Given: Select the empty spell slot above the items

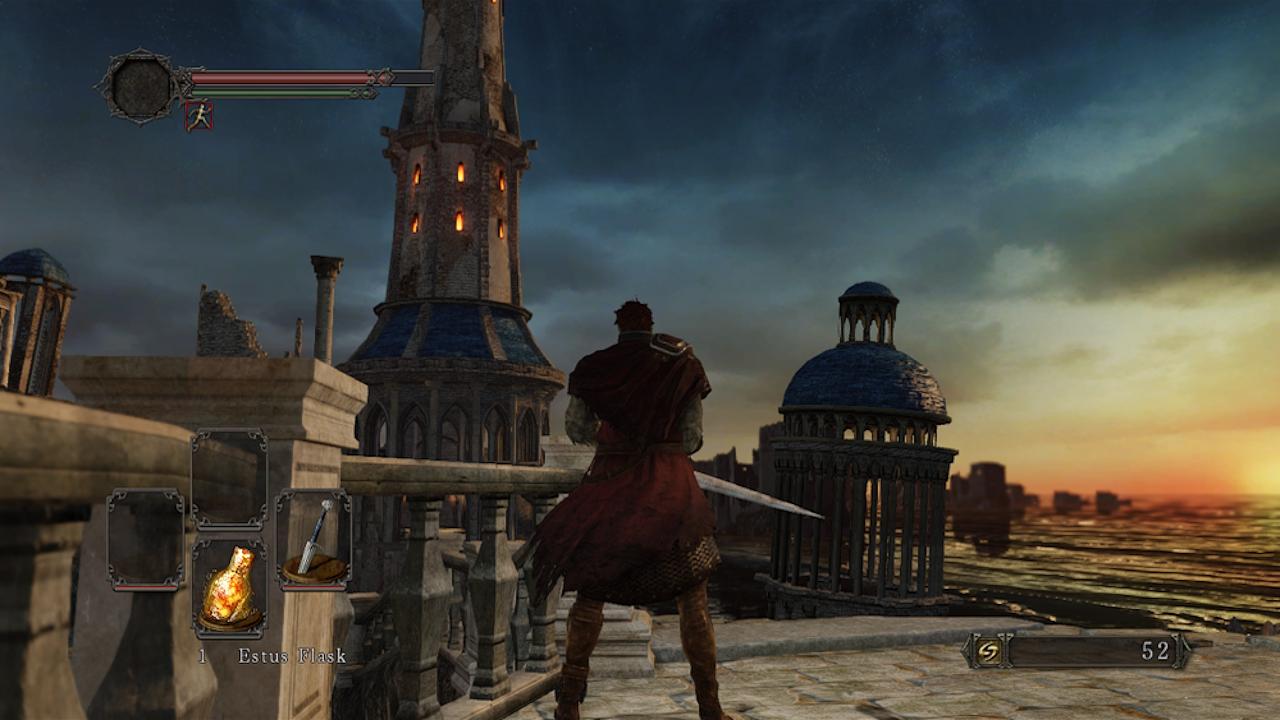Looking at the screenshot, I should (228, 475).
